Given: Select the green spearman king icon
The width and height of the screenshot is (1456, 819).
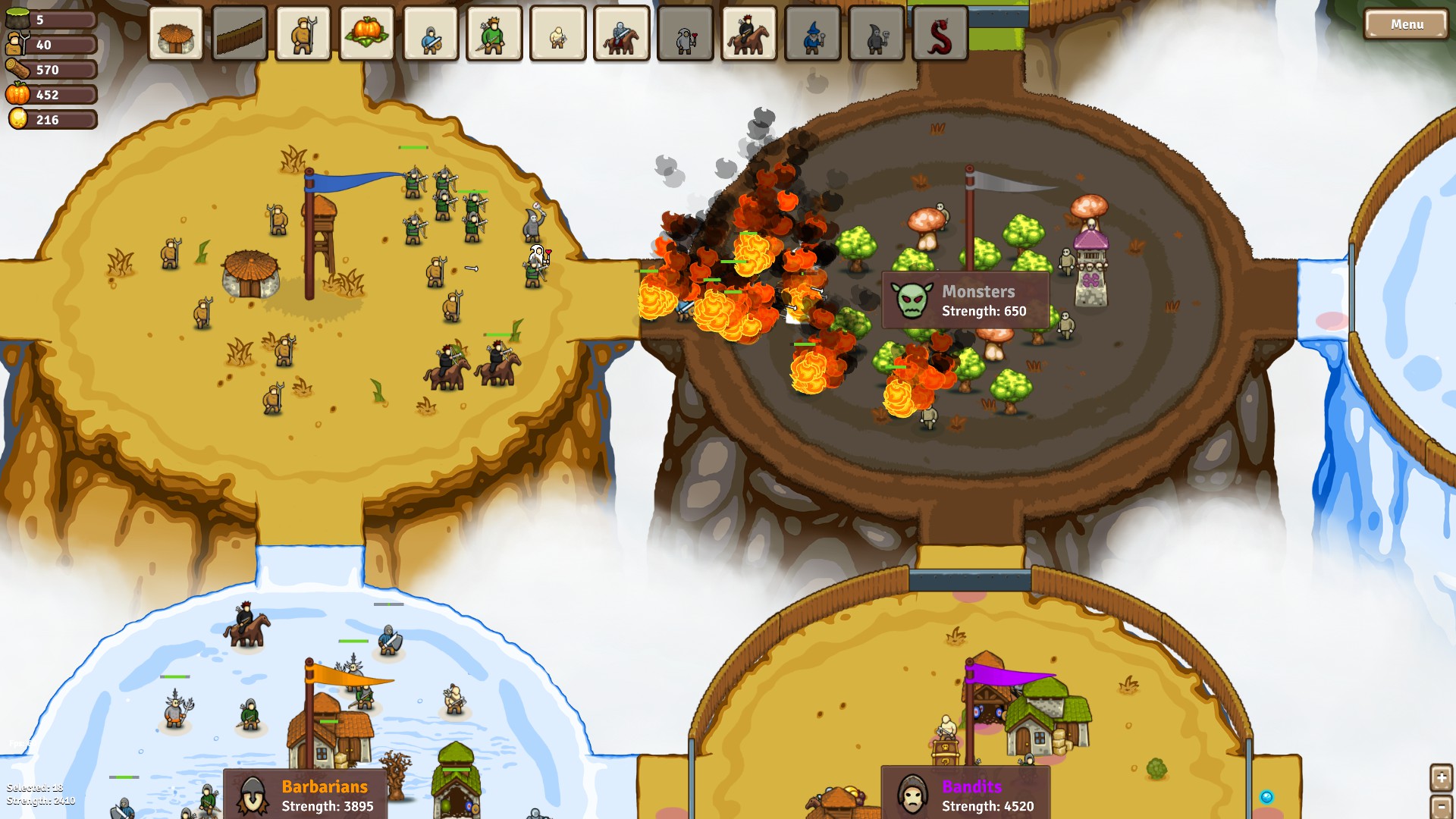Looking at the screenshot, I should click(493, 34).
